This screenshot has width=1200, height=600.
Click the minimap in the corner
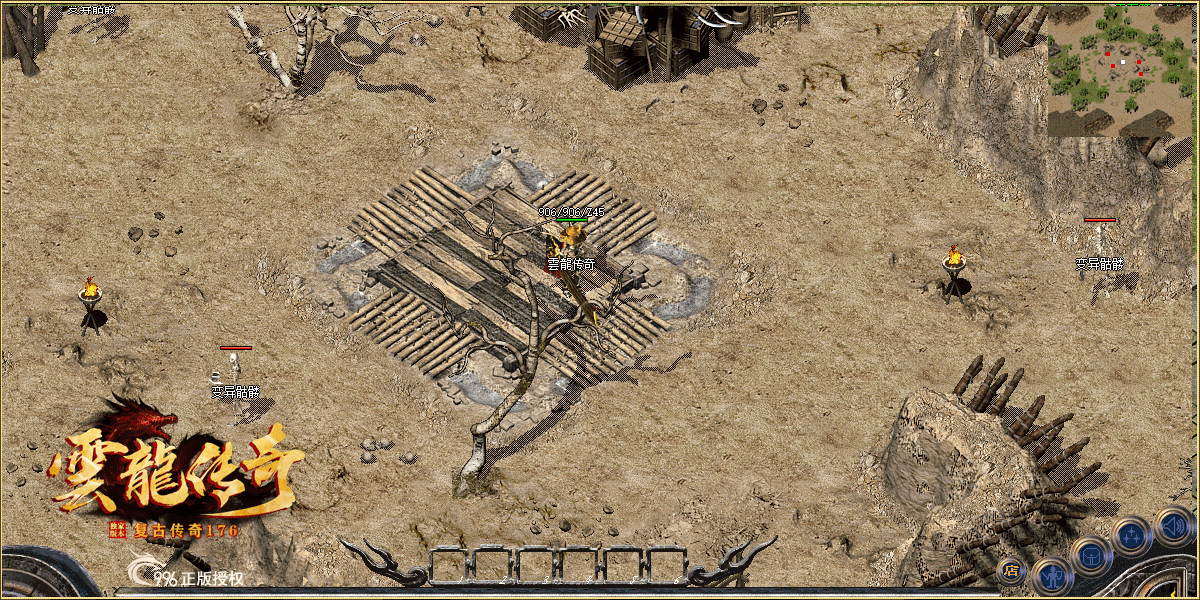1122,70
